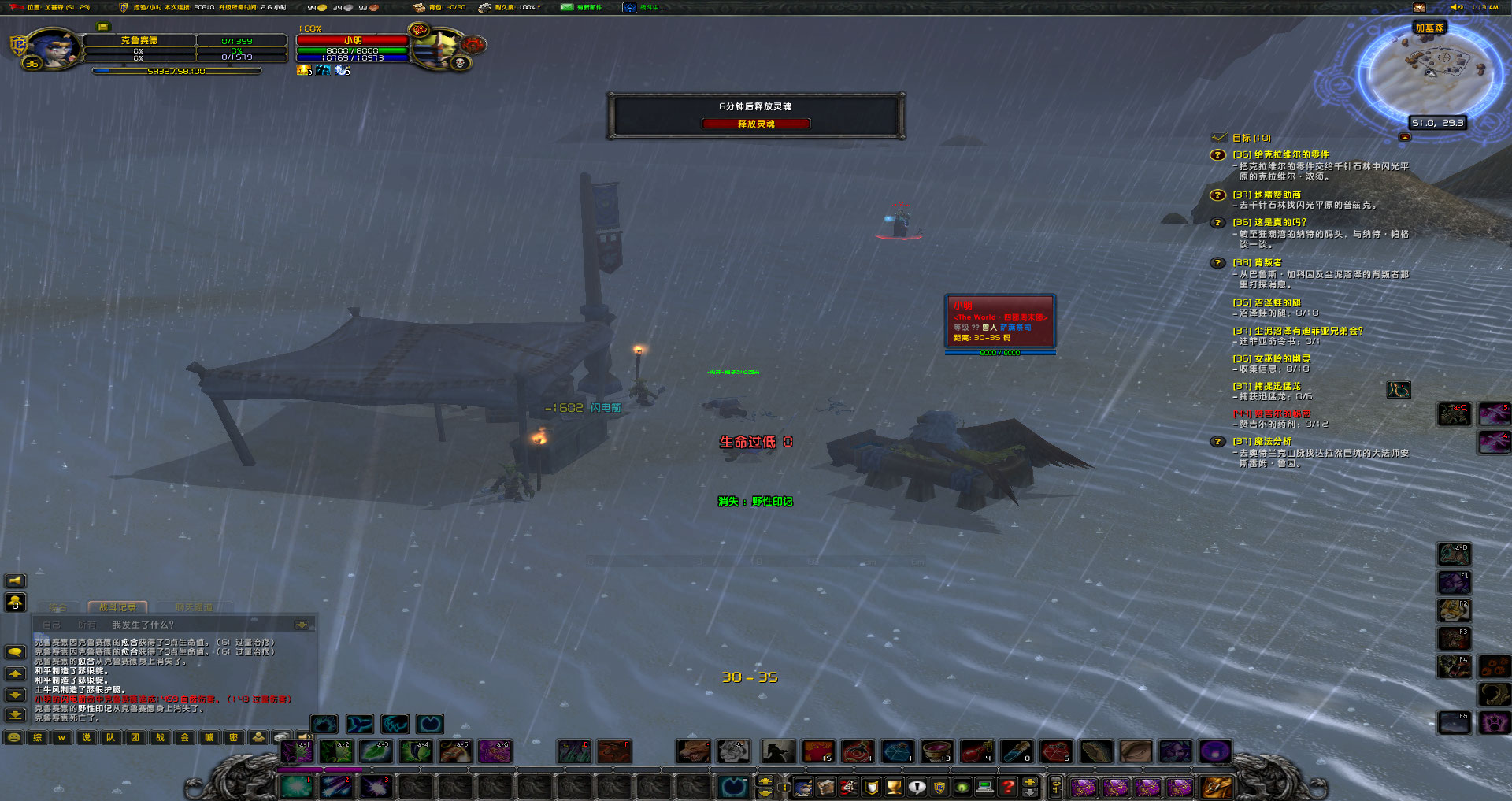Open the spellbook icon on micro menu

tap(825, 786)
